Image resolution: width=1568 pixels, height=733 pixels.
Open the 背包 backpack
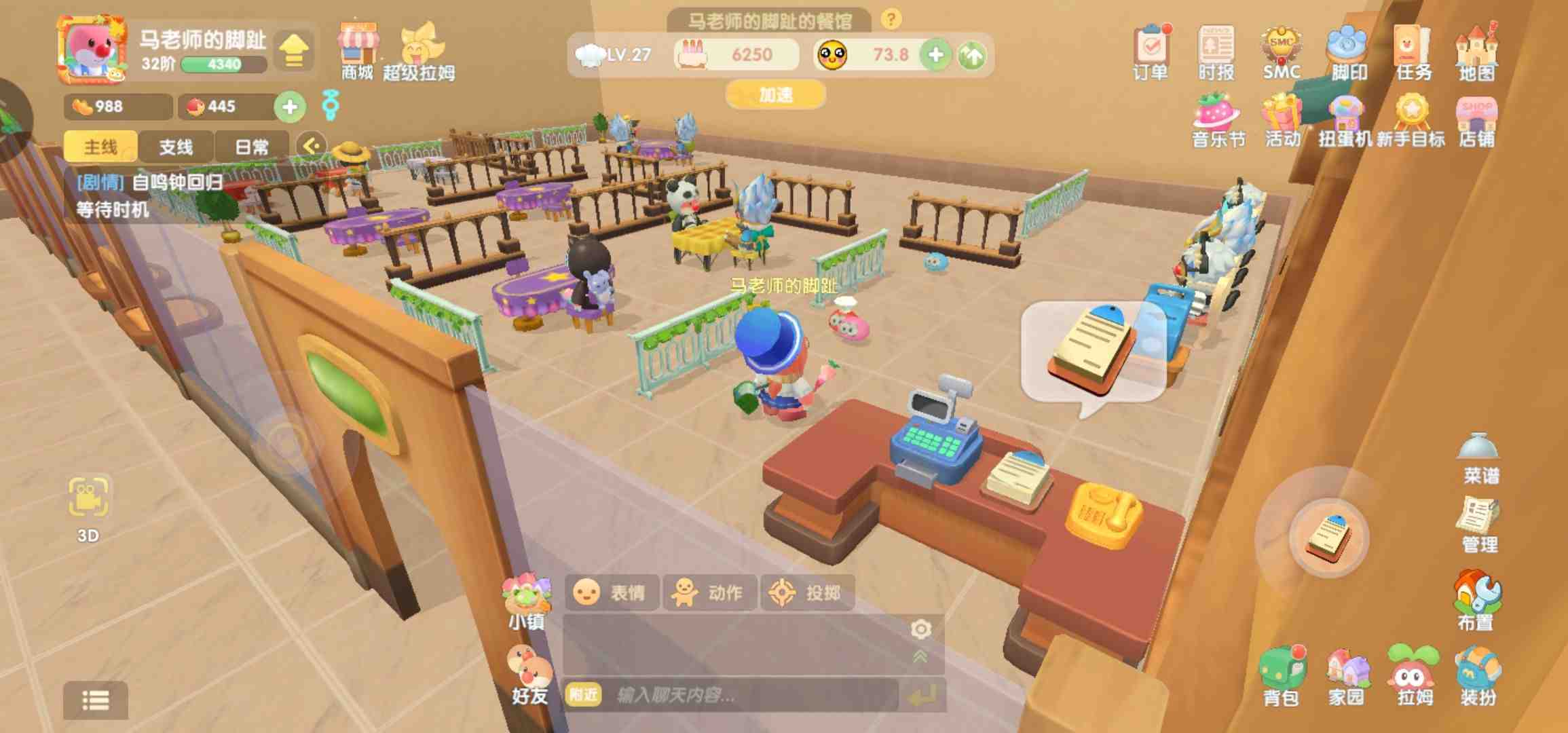click(x=1282, y=675)
